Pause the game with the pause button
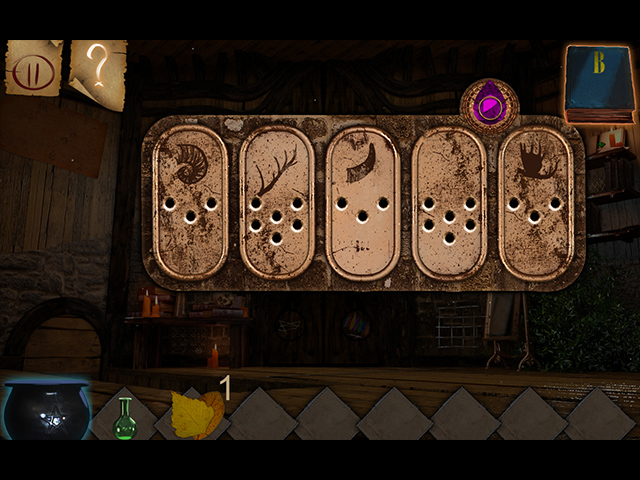 pos(32,69)
